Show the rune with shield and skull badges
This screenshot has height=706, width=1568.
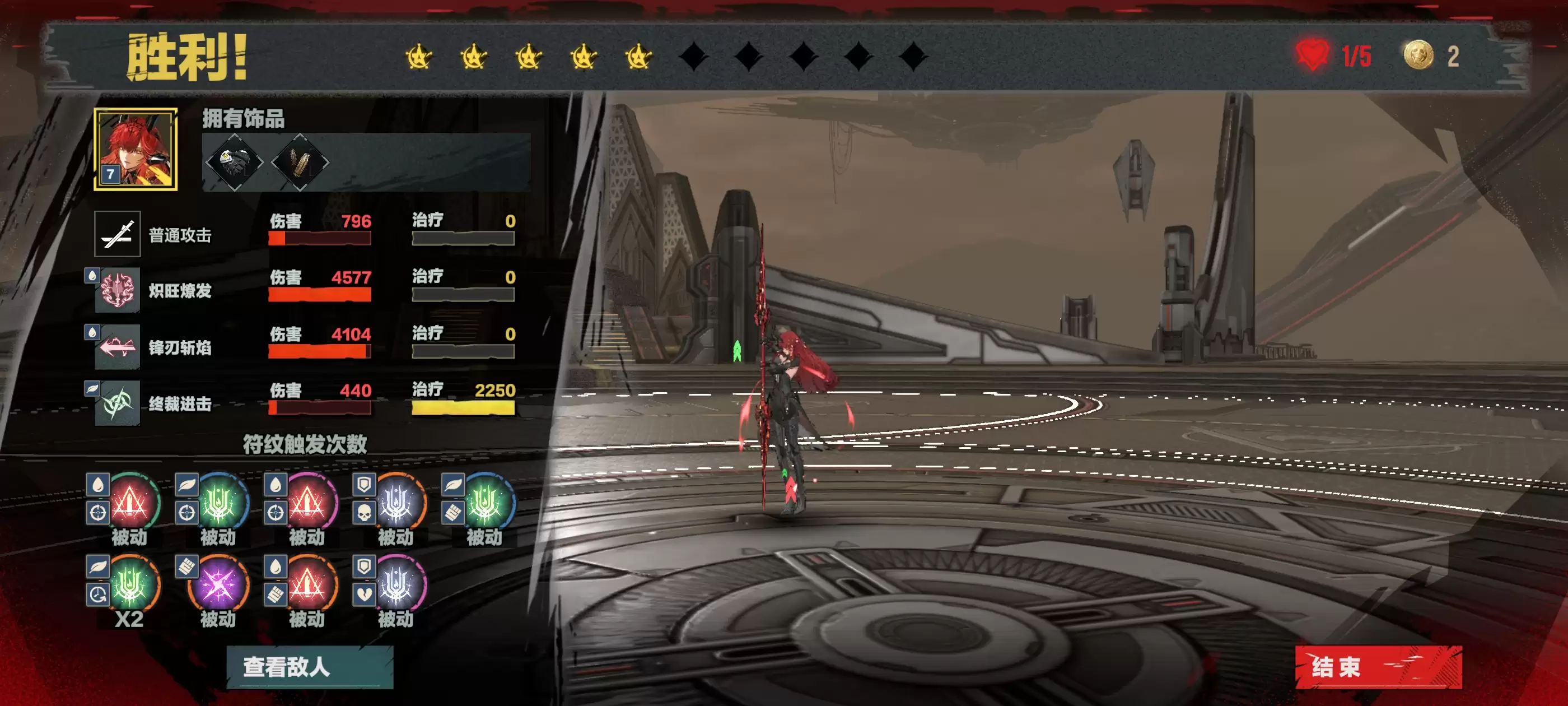(396, 503)
